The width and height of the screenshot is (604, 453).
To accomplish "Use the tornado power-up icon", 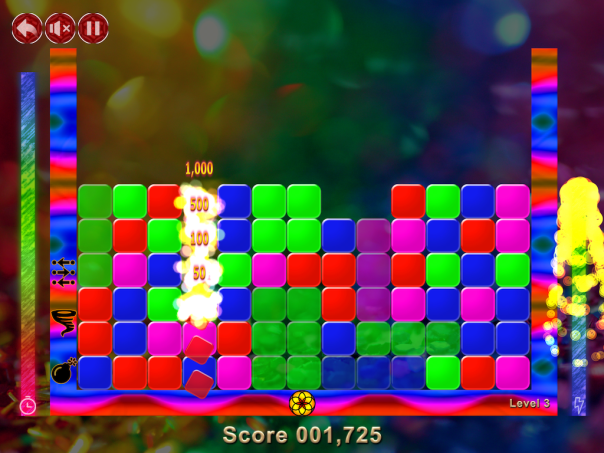I will click(x=64, y=322).
